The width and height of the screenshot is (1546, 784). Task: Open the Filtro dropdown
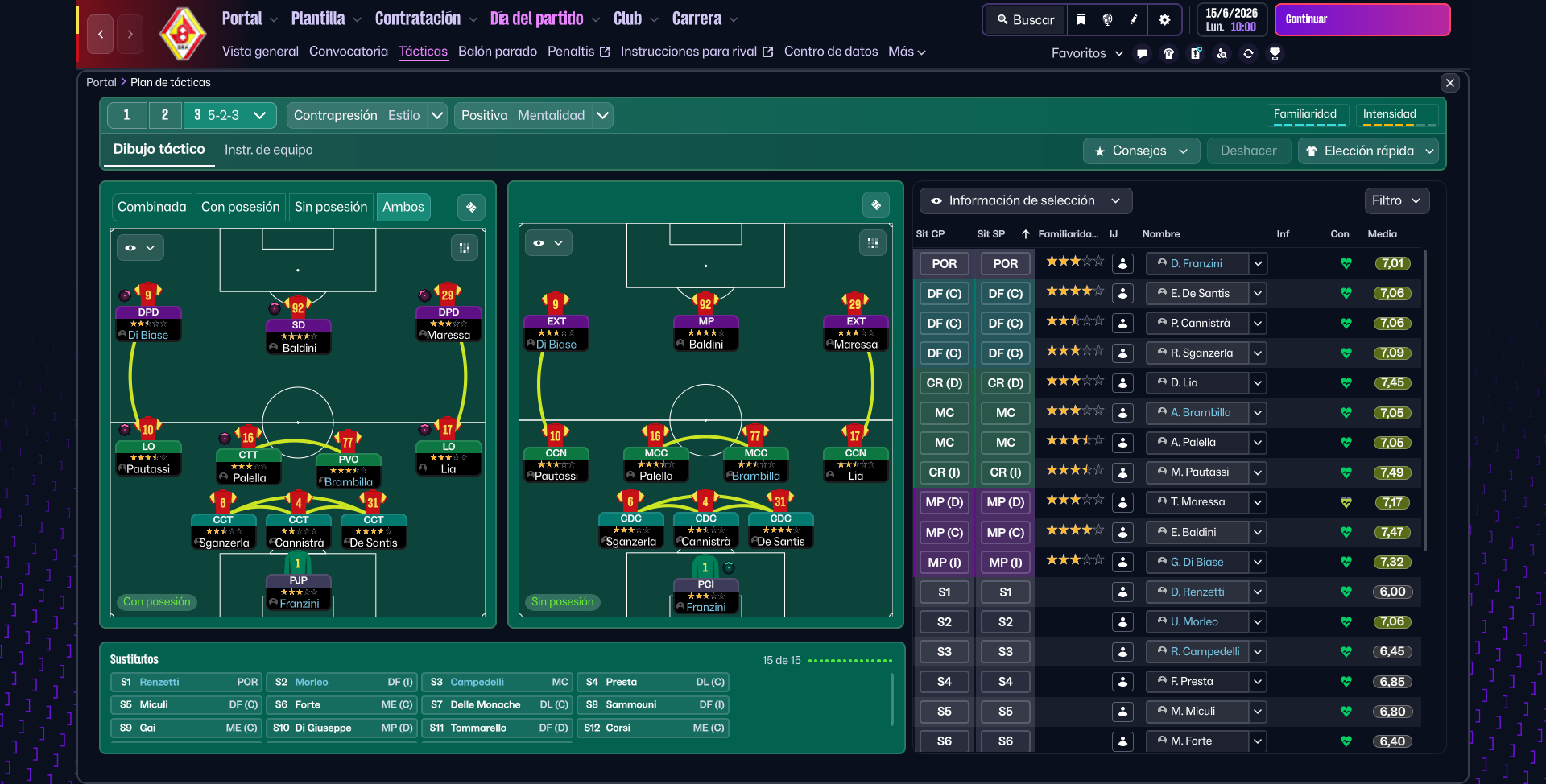(x=1396, y=200)
